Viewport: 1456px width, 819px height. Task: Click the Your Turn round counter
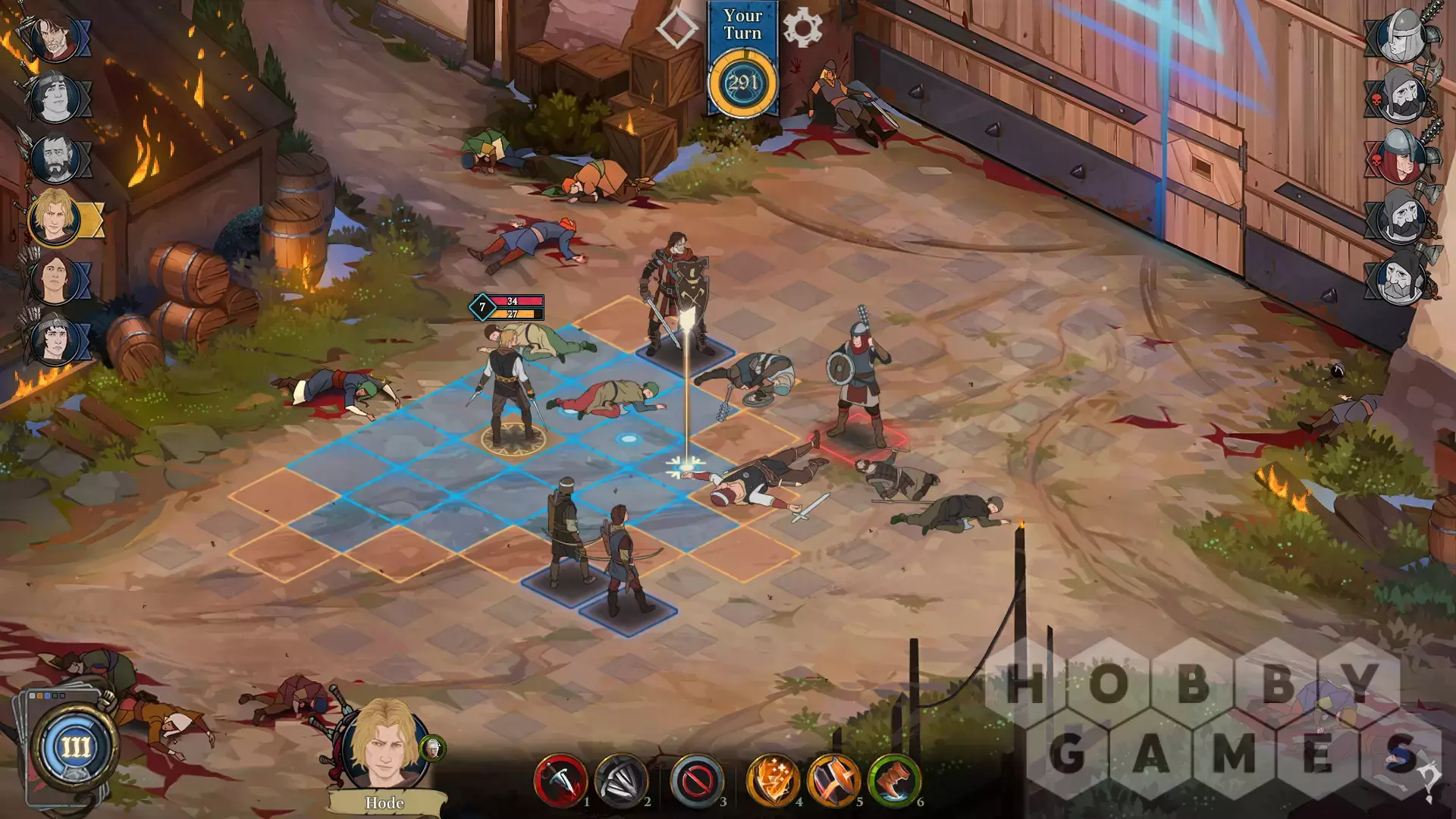tap(742, 82)
